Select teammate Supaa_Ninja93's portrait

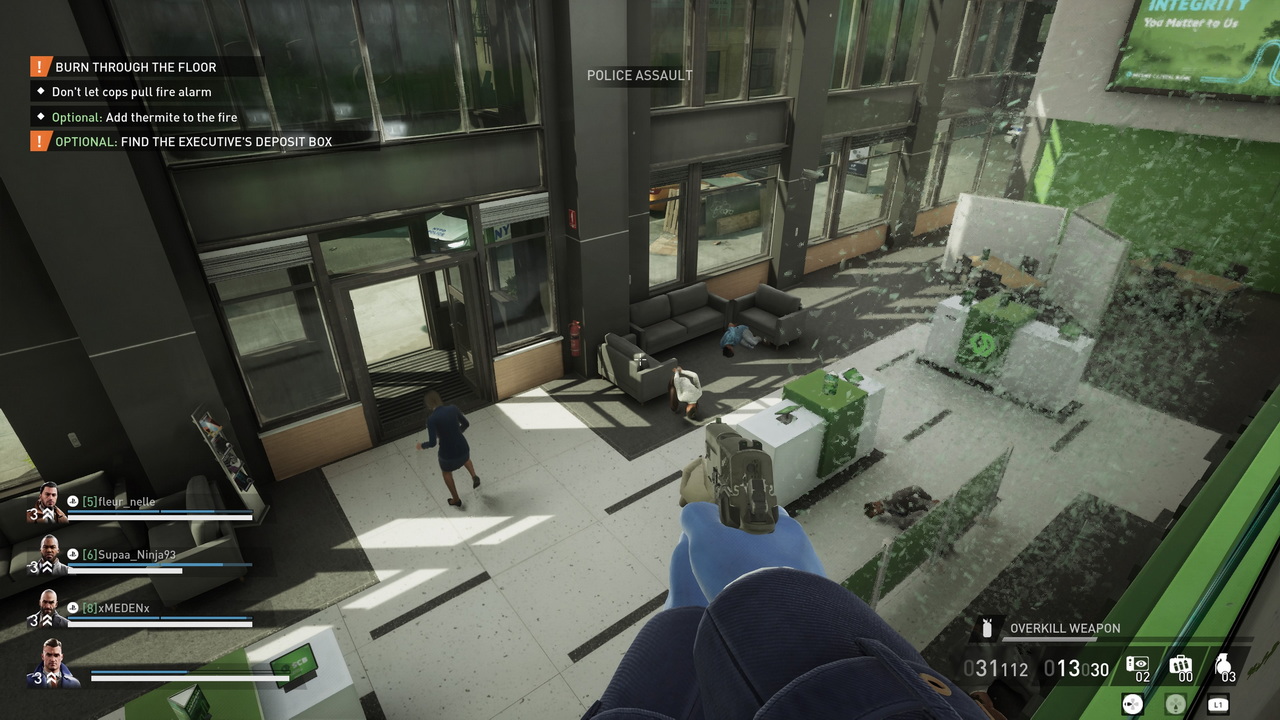(x=52, y=556)
